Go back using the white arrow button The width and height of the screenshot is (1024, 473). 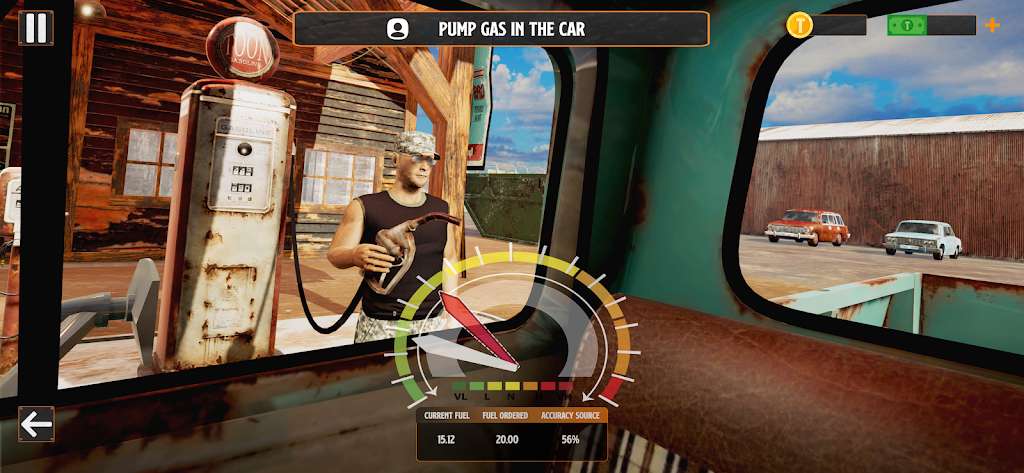(x=37, y=424)
